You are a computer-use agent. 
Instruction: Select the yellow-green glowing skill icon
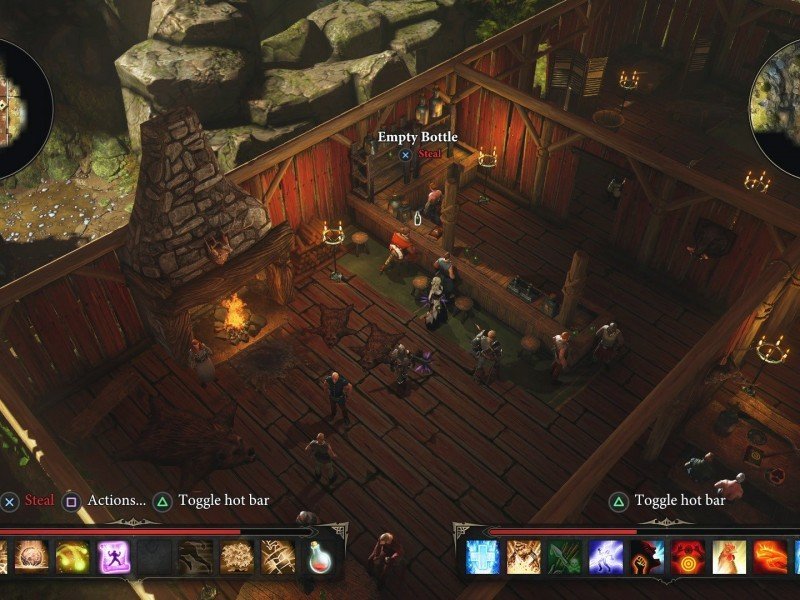(x=73, y=557)
